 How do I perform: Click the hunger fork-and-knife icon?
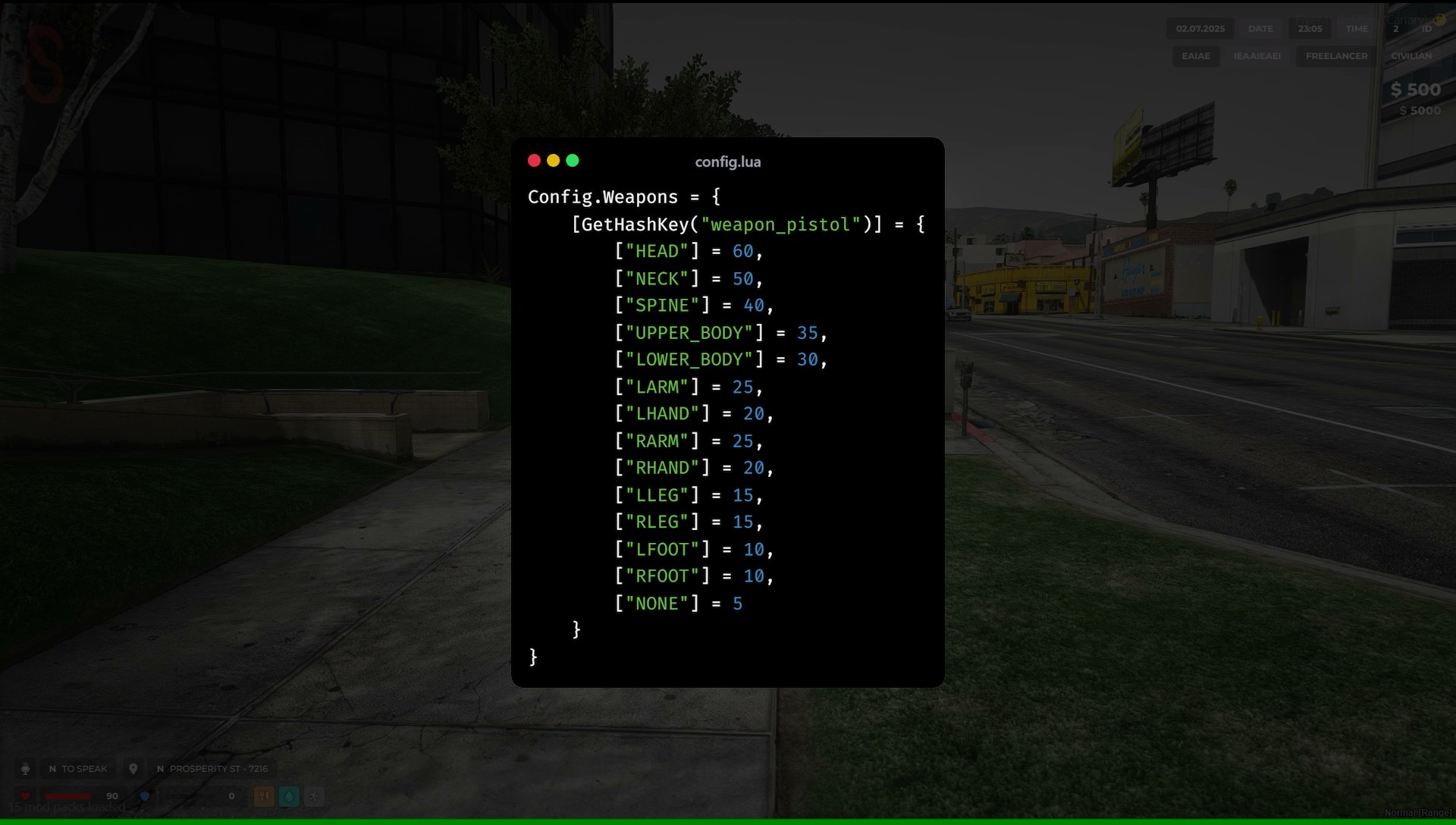click(x=264, y=795)
